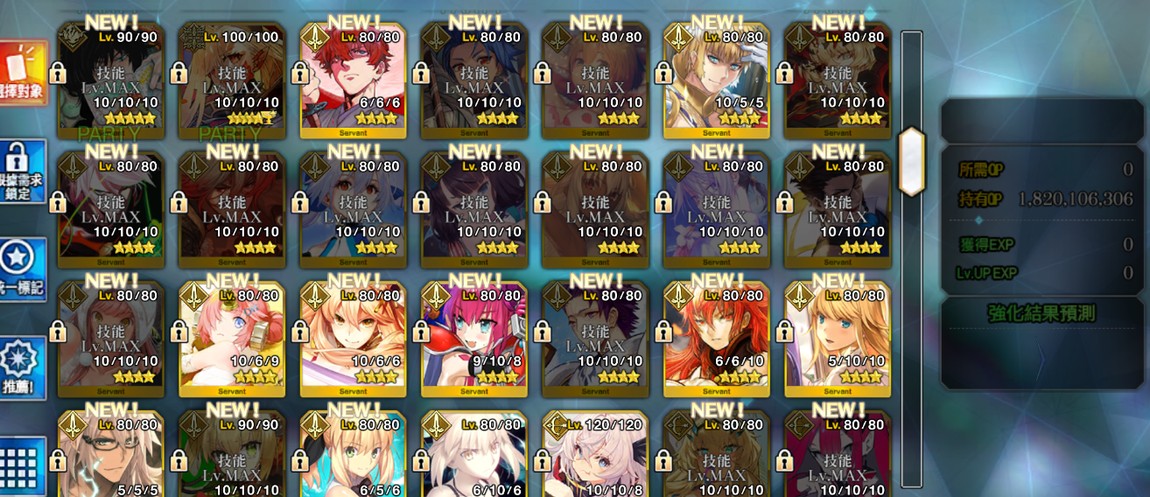Viewport: 1150px width, 497px height.
Task: Choose the pink-haired servant with 10/6/9 skills
Action: (x=232, y=338)
